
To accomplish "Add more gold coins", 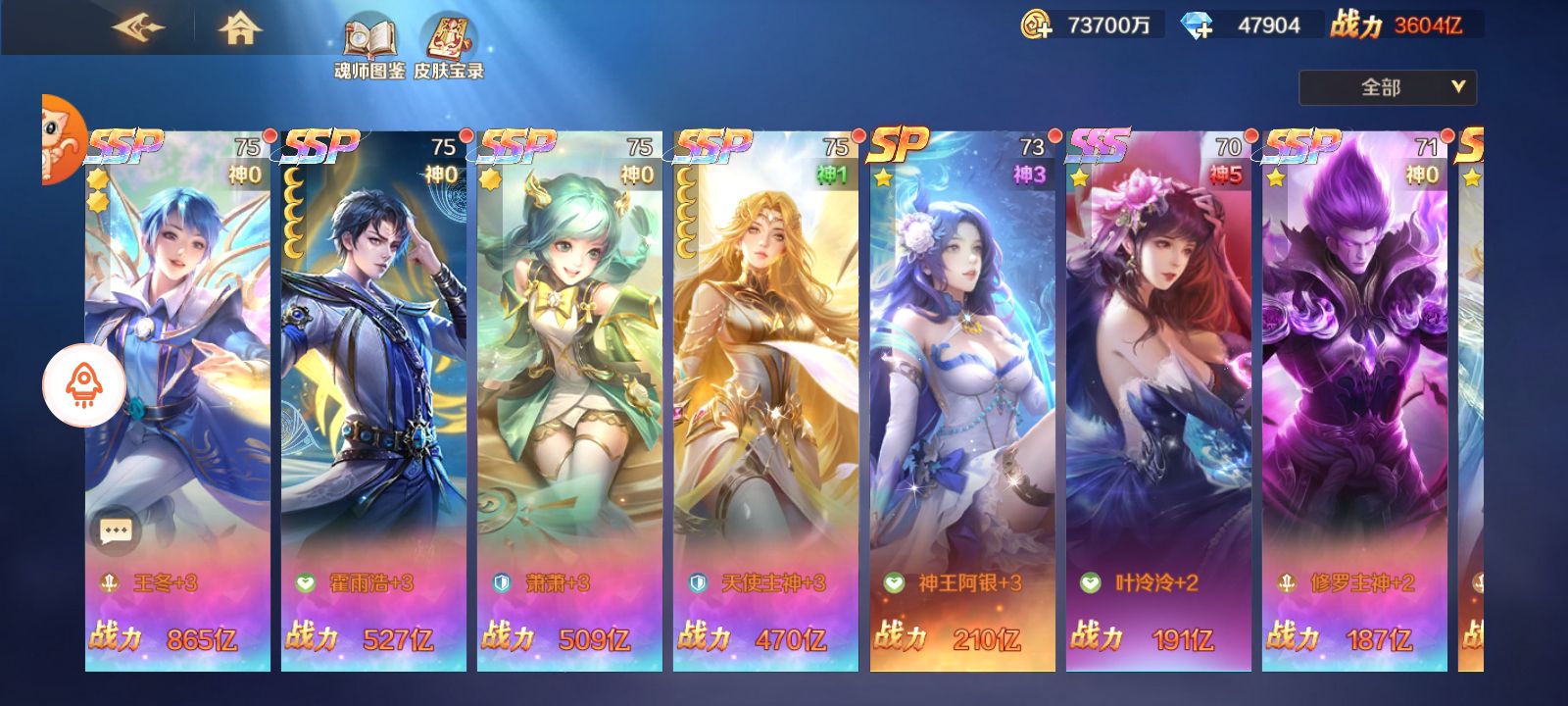I will [x=1036, y=25].
